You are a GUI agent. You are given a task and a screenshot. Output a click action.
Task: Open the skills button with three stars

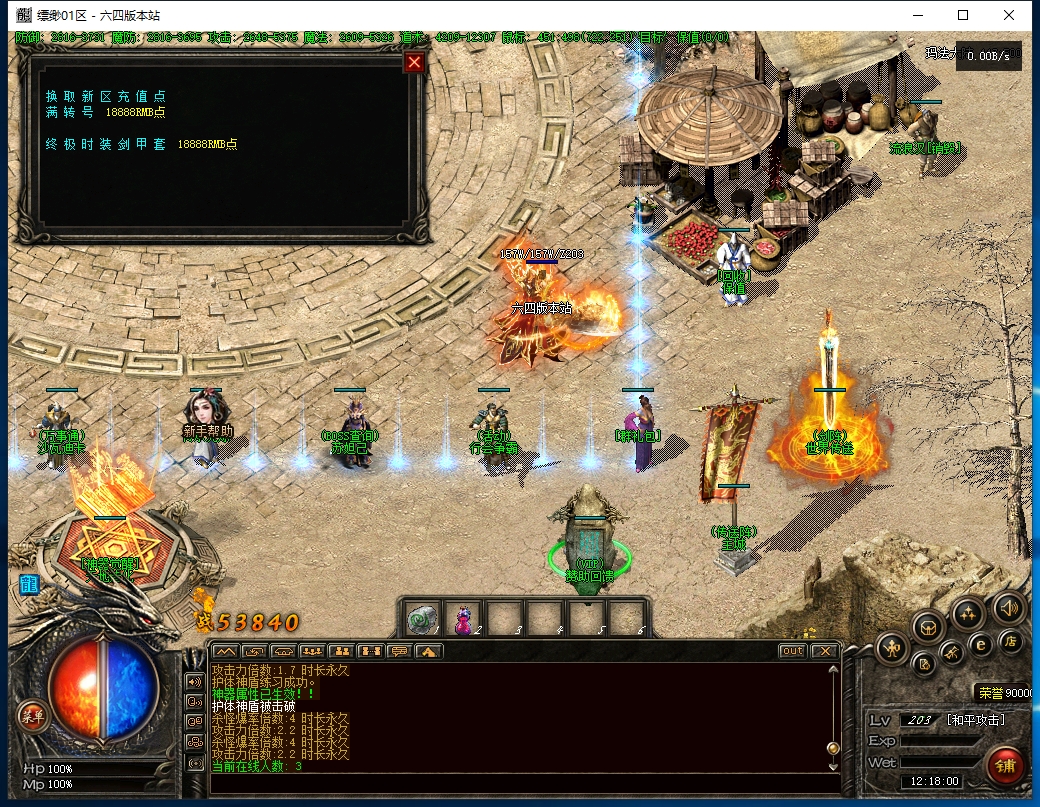pos(968,613)
